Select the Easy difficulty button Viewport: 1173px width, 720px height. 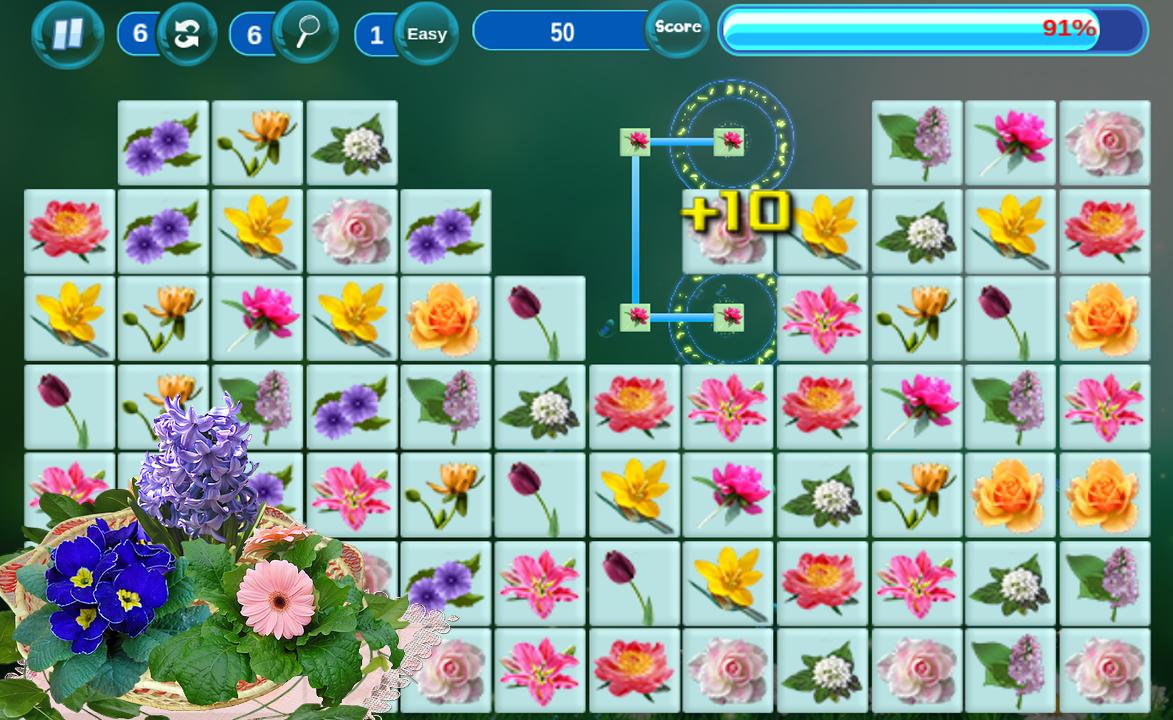tap(427, 34)
